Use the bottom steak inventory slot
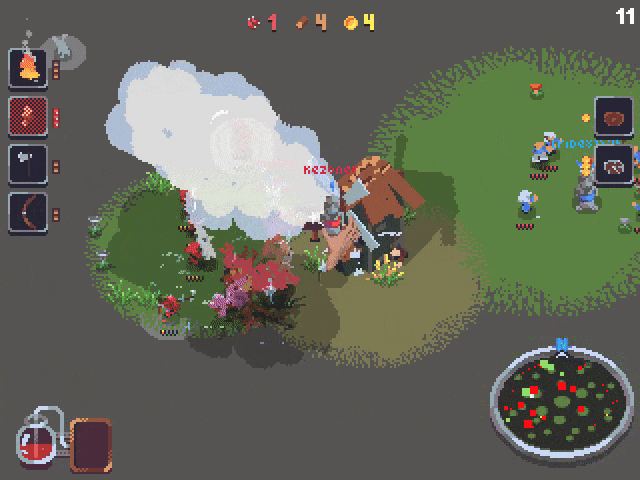The width and height of the screenshot is (640, 480). click(613, 166)
